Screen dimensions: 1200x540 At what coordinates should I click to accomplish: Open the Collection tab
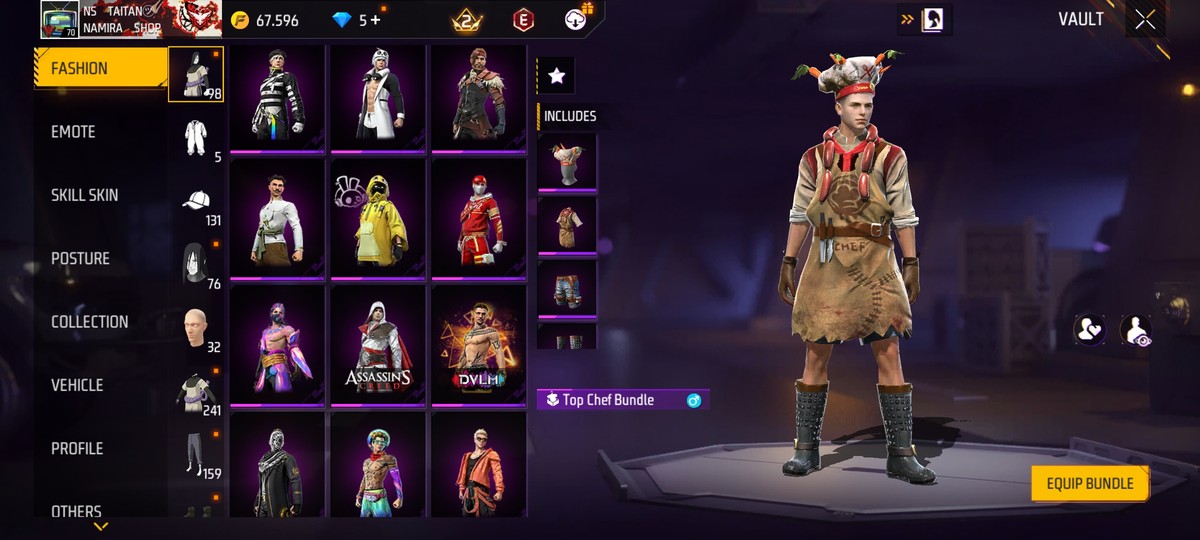coord(90,322)
